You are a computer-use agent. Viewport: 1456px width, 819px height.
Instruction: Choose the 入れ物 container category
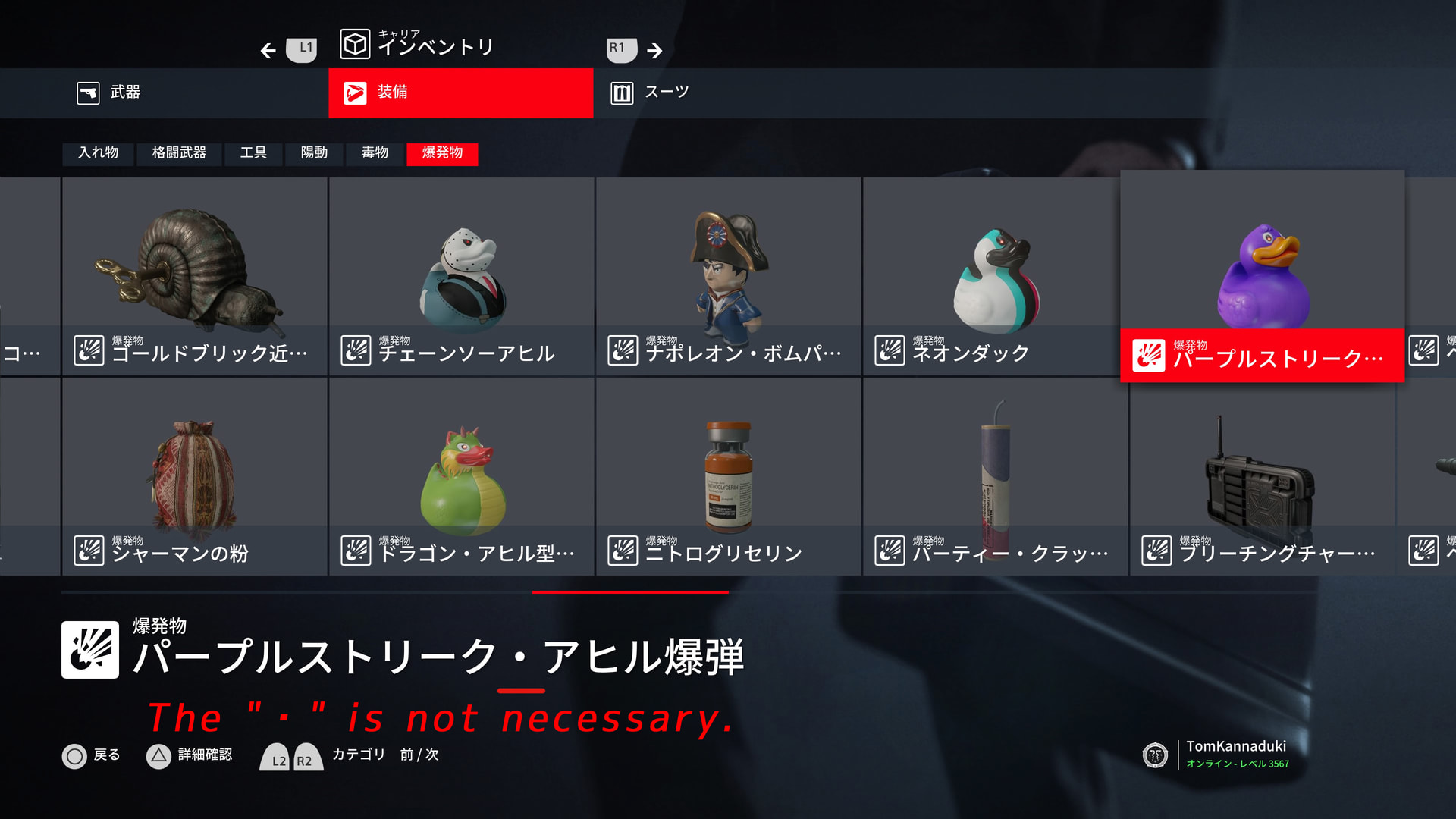pos(99,153)
